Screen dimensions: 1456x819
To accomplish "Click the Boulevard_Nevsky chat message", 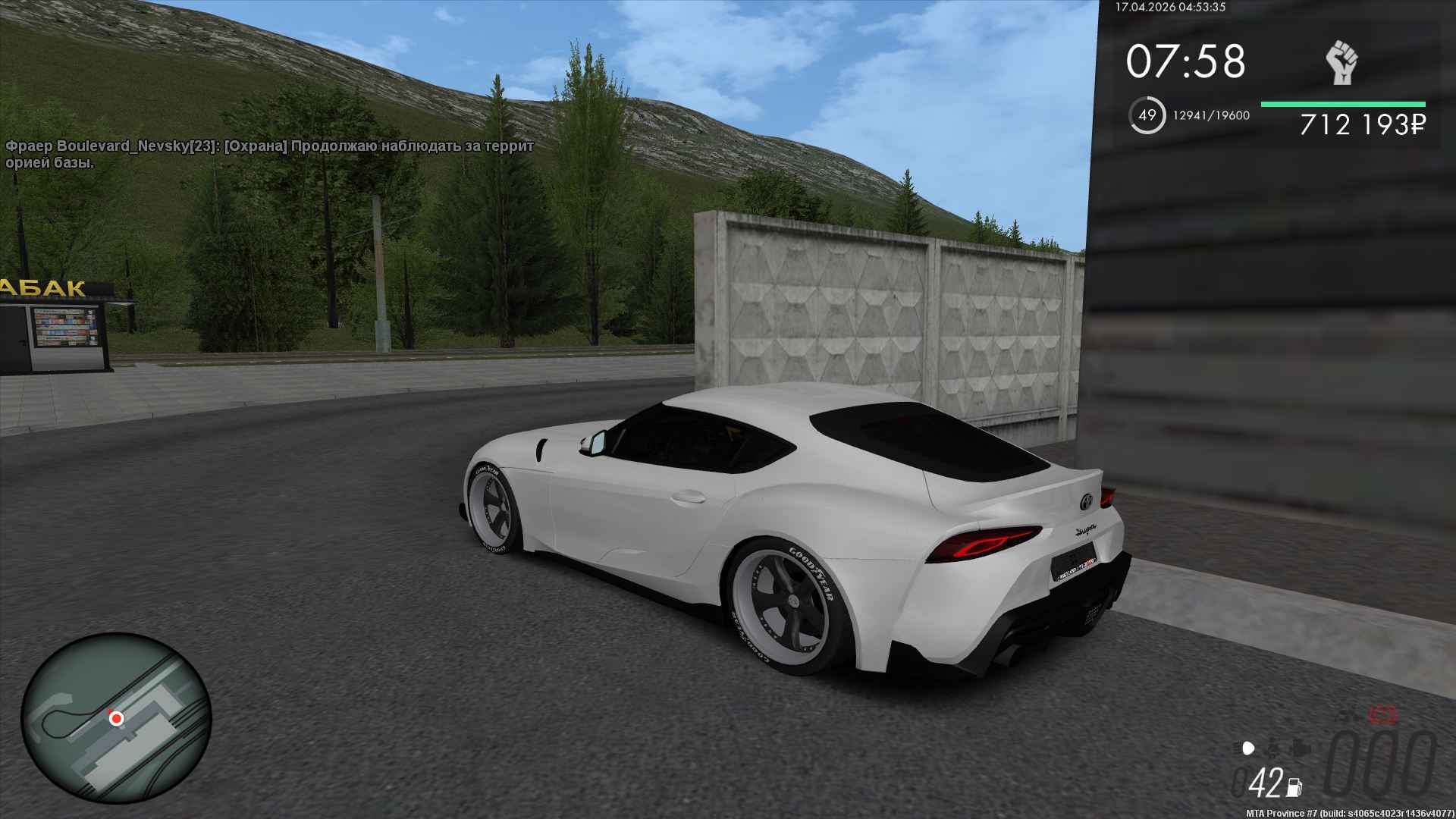I will tap(270, 154).
